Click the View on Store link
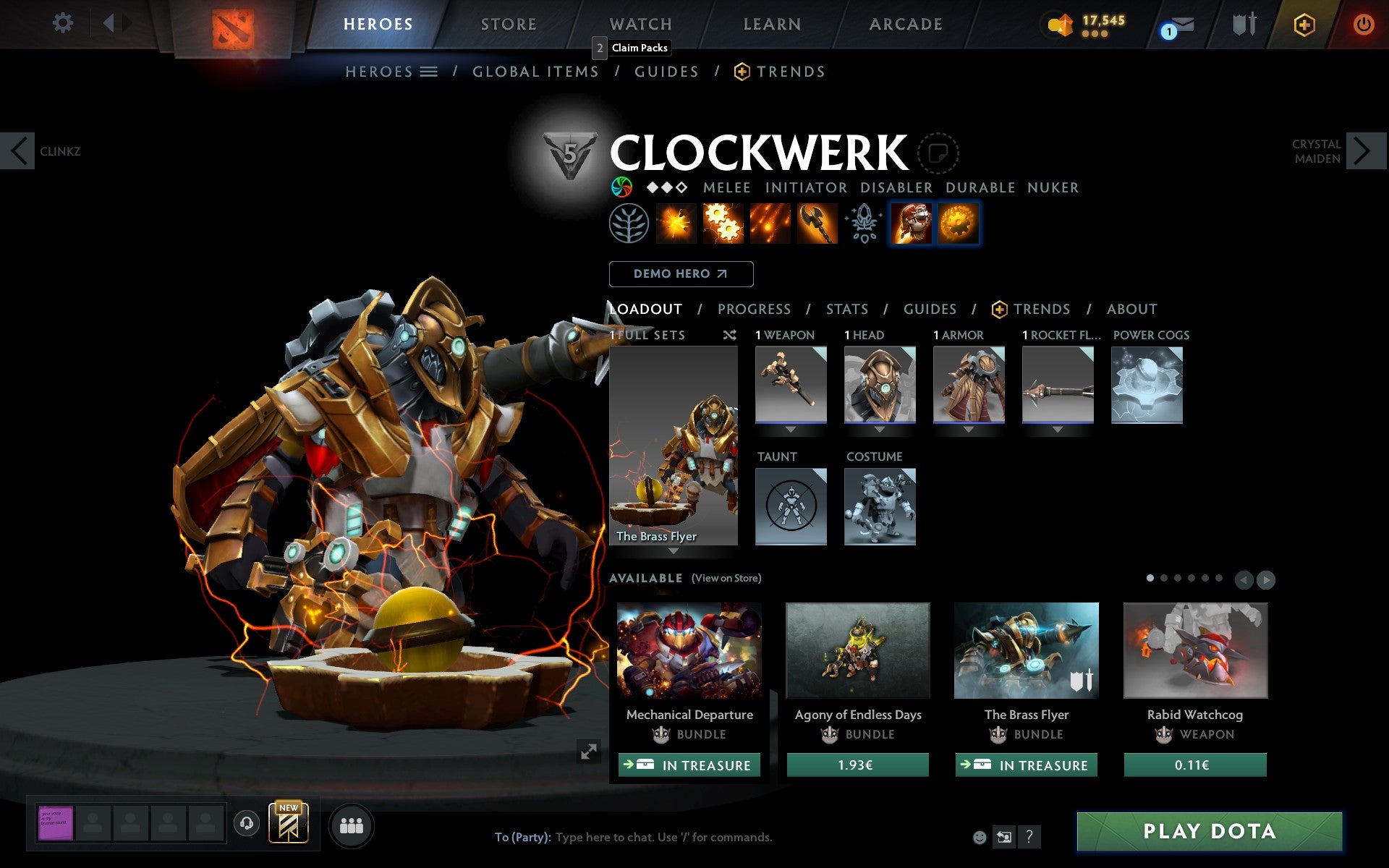 [726, 578]
